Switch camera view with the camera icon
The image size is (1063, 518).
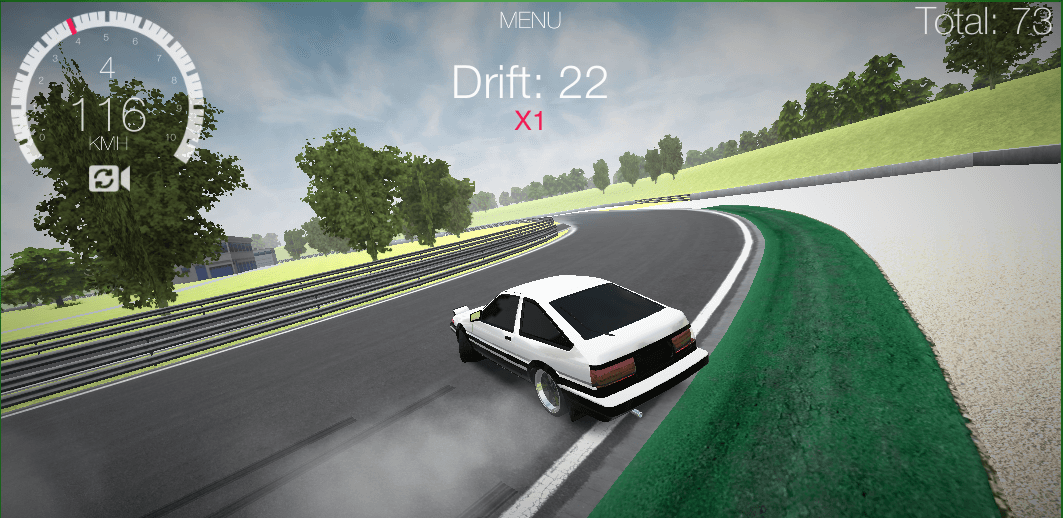pos(109,179)
